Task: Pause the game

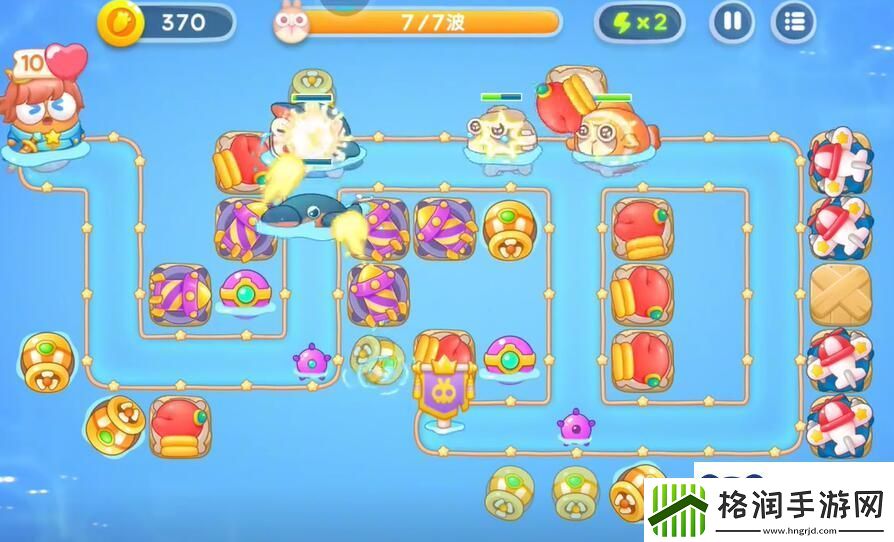Action: (x=732, y=22)
